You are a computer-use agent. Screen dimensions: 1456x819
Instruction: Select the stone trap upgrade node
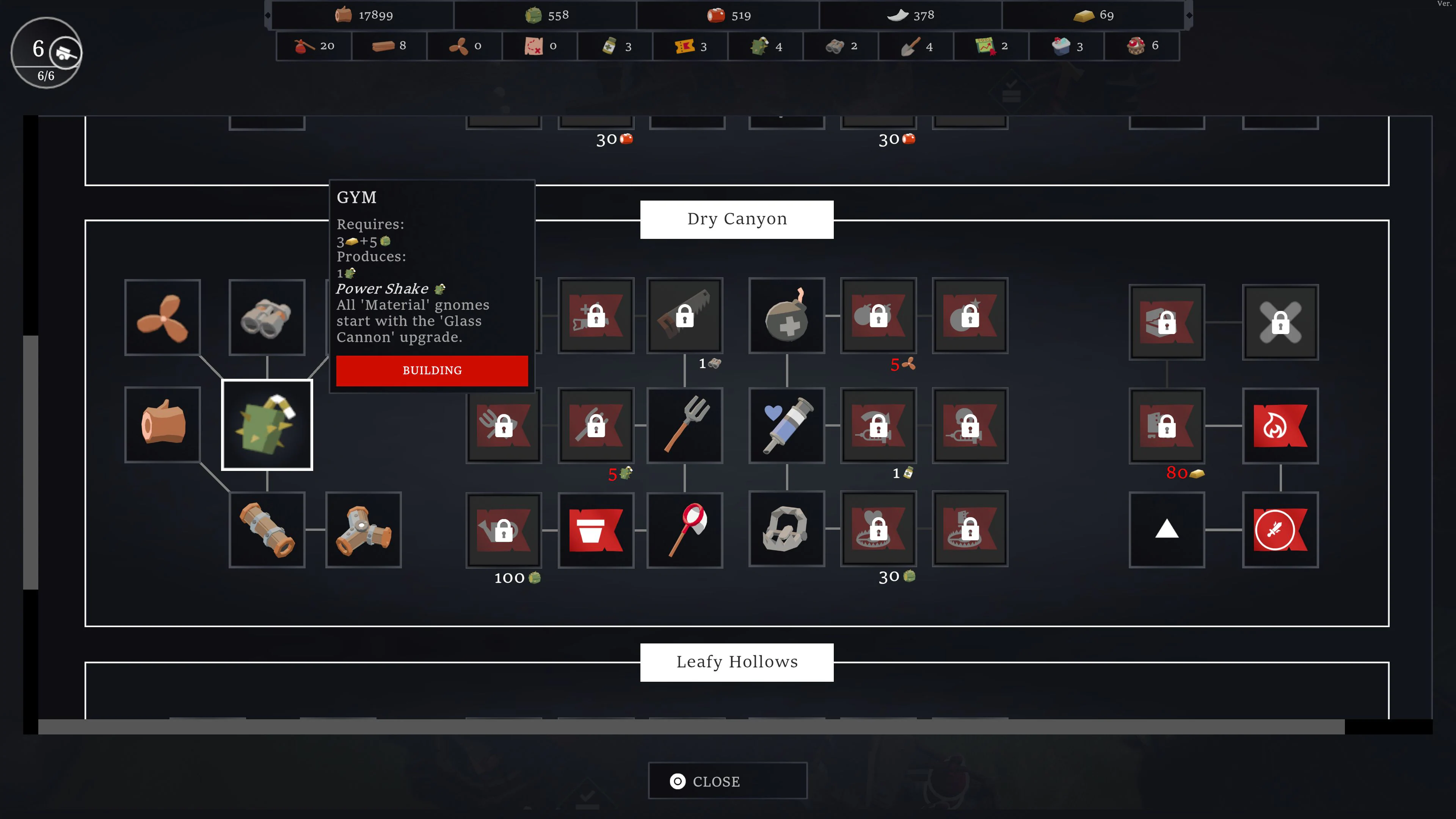point(786,530)
